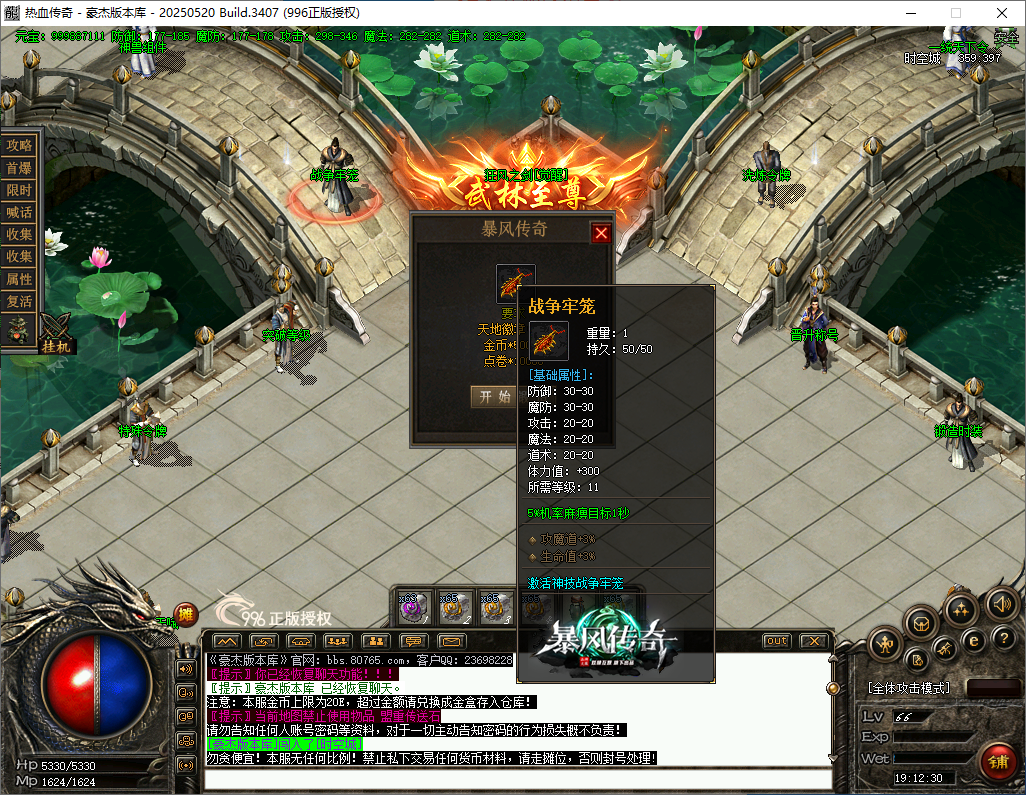
Task: Show the 属性 attributes panel
Action: [19, 279]
